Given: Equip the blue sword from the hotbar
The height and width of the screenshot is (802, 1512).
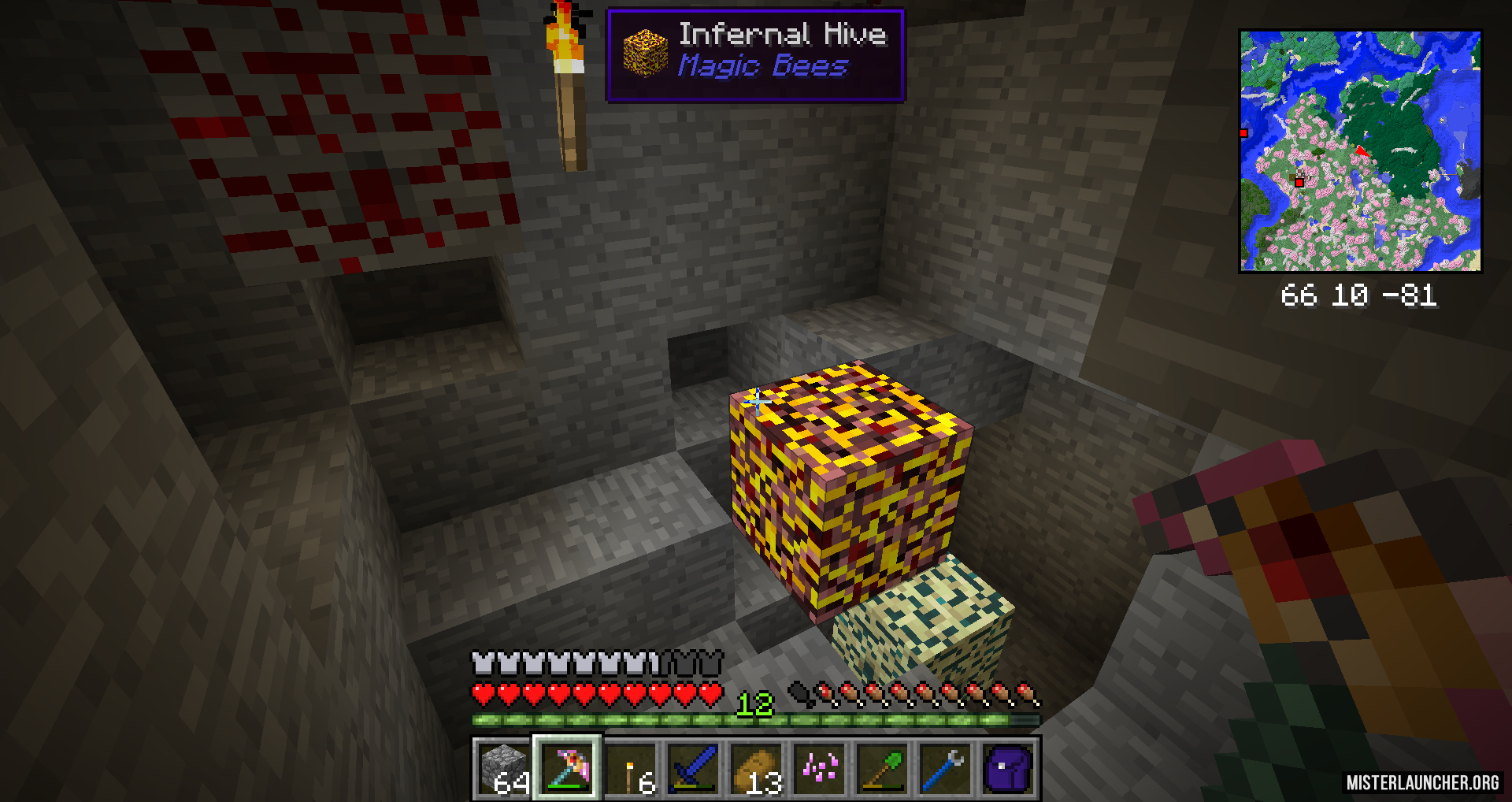Looking at the screenshot, I should point(693,768).
